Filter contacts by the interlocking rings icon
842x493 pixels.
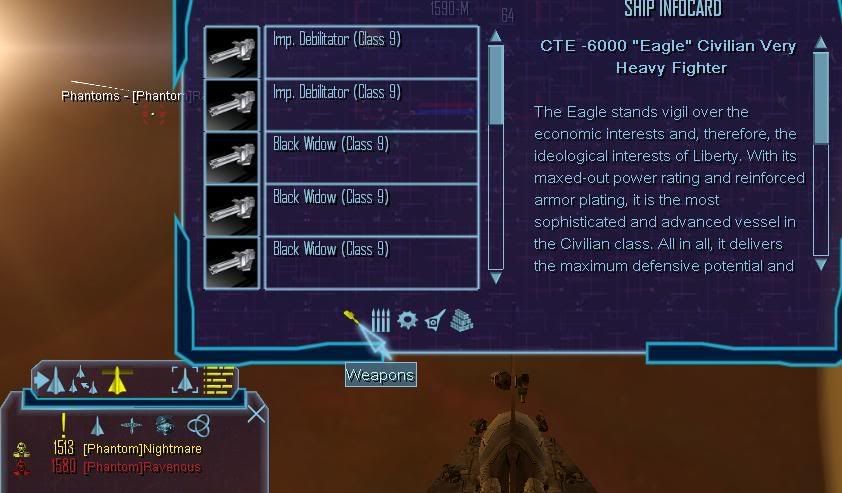tap(198, 425)
